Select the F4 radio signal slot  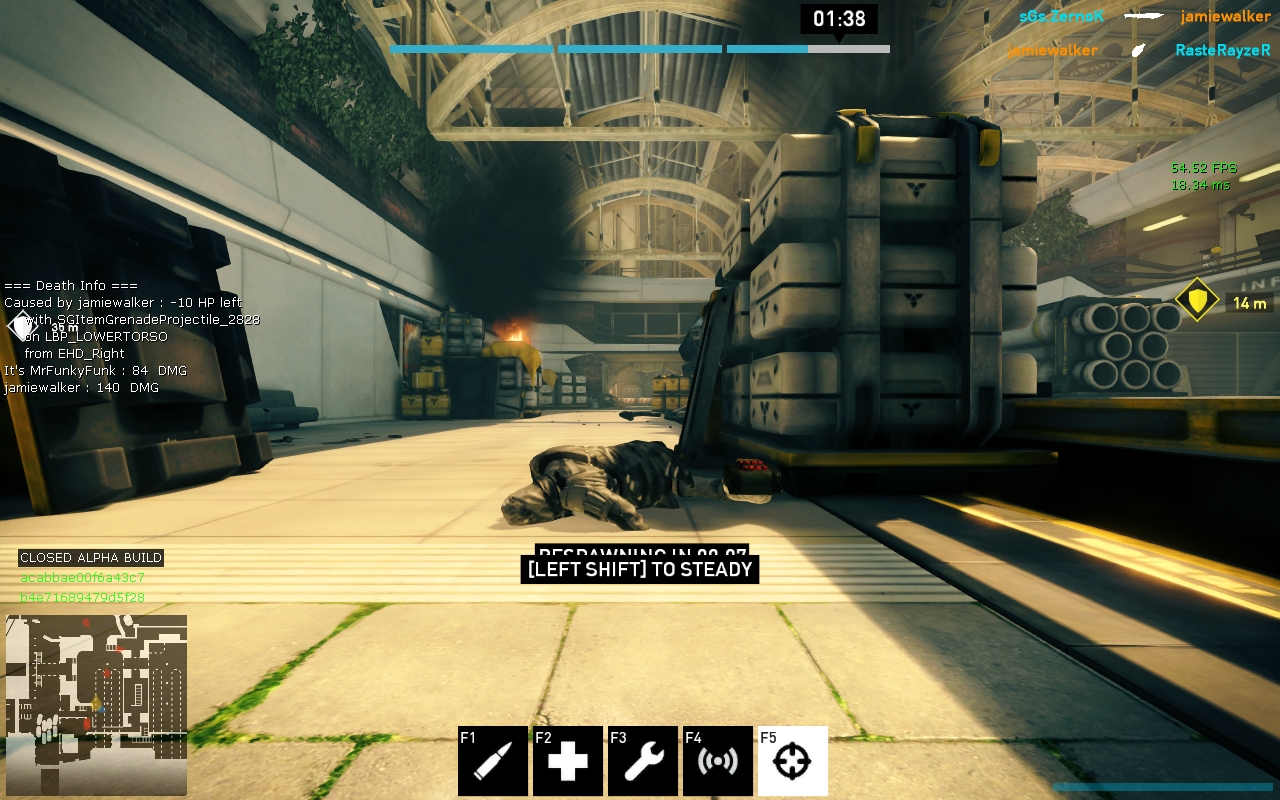[x=718, y=761]
